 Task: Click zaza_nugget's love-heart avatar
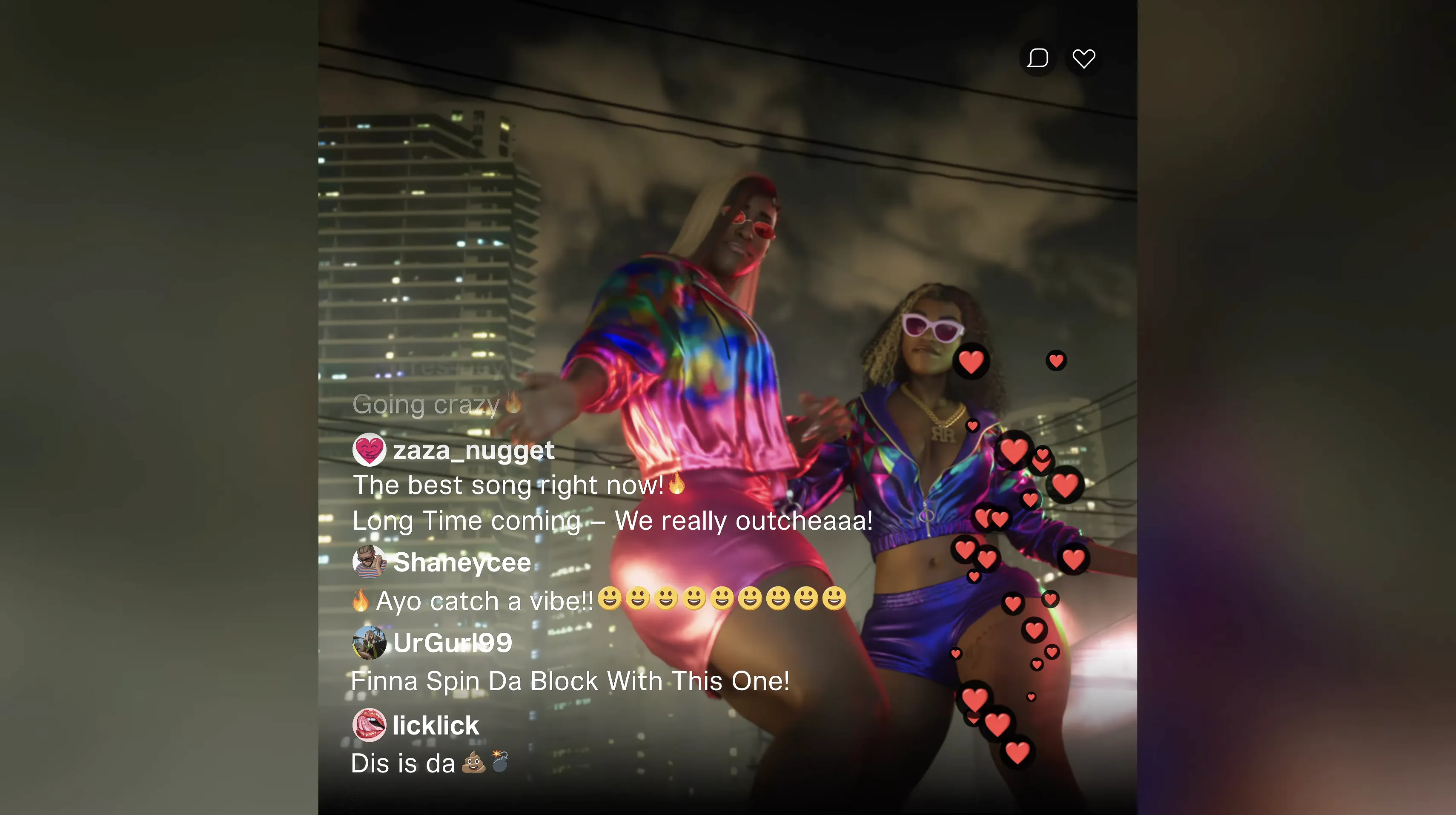[369, 450]
